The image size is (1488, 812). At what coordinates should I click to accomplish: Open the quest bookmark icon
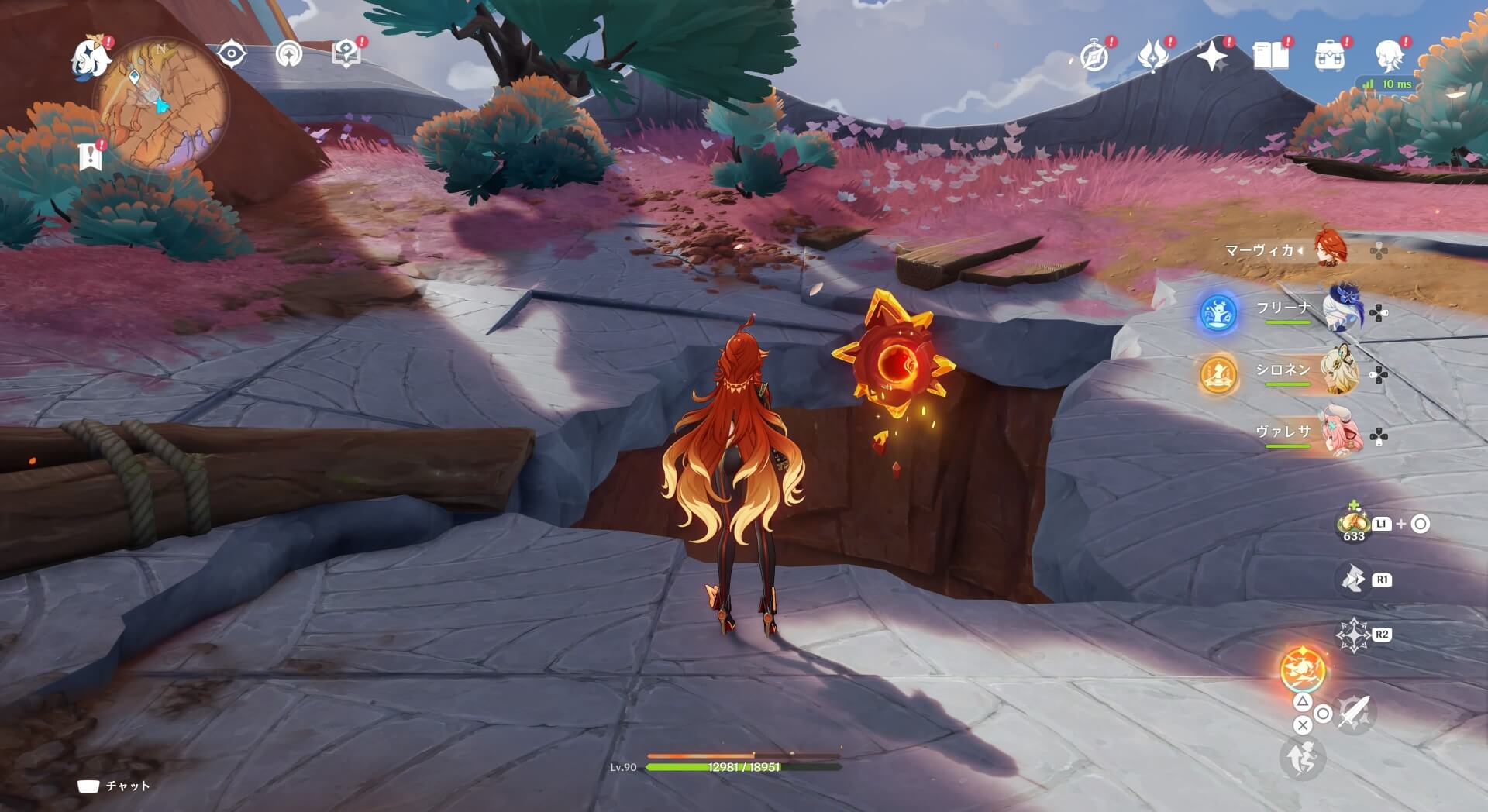point(91,158)
